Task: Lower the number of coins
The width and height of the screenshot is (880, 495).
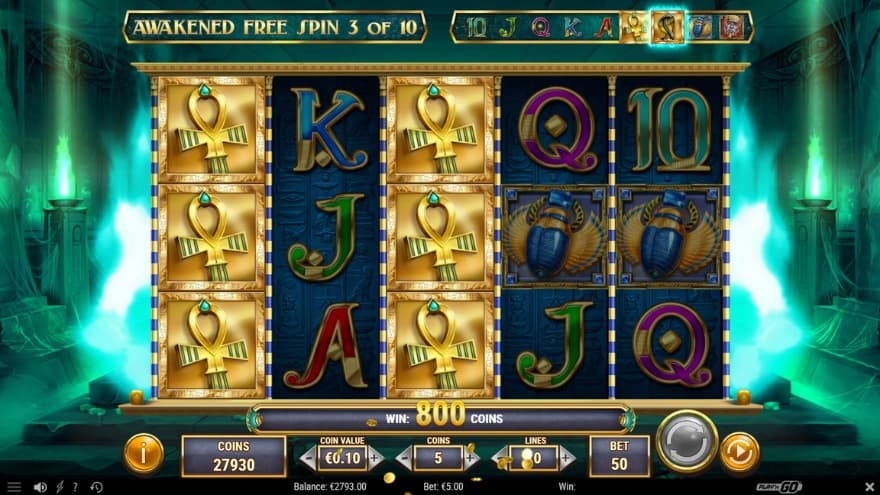Action: (403, 458)
